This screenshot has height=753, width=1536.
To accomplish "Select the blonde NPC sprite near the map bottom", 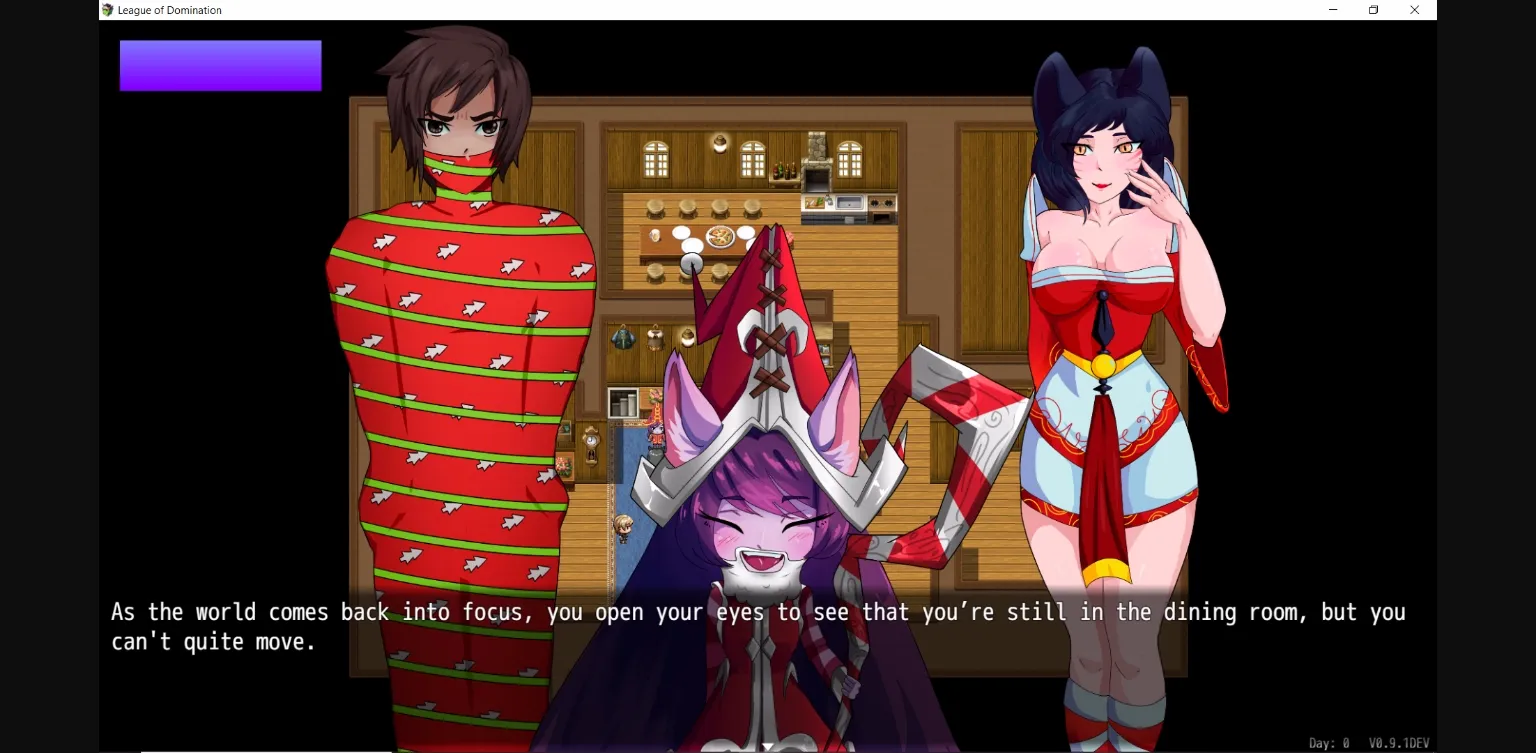I will (624, 527).
